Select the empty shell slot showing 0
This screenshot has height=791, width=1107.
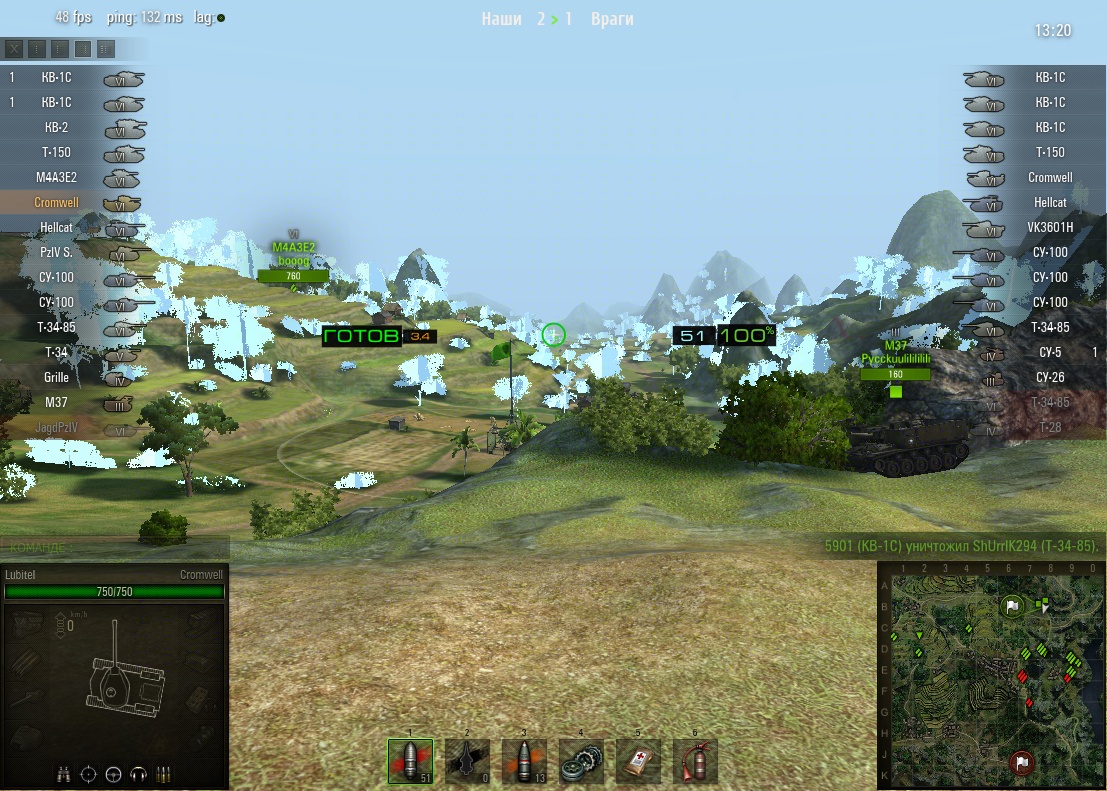pyautogui.click(x=467, y=761)
